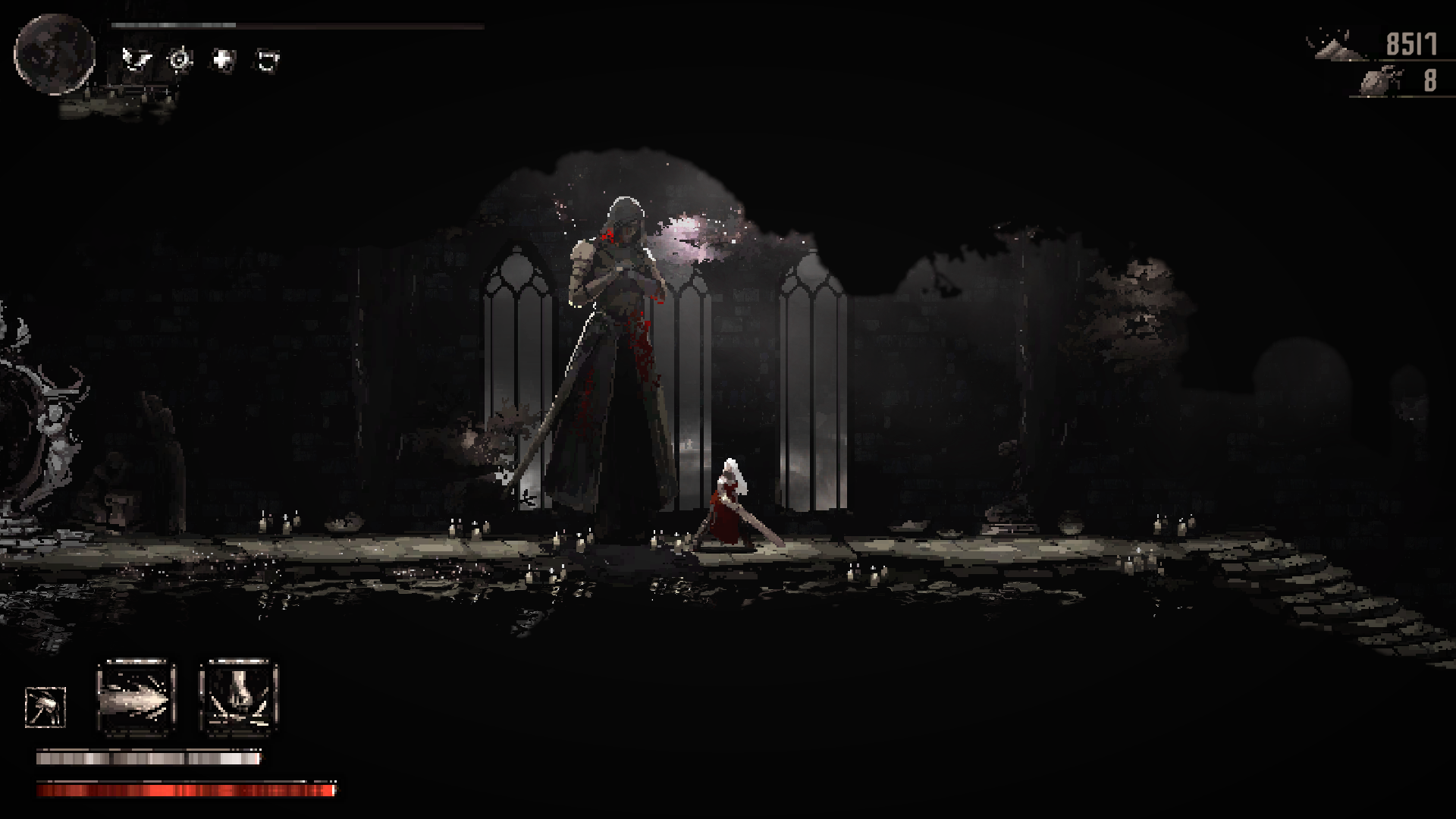
Task: Select the winged bat status icon
Action: 136,59
